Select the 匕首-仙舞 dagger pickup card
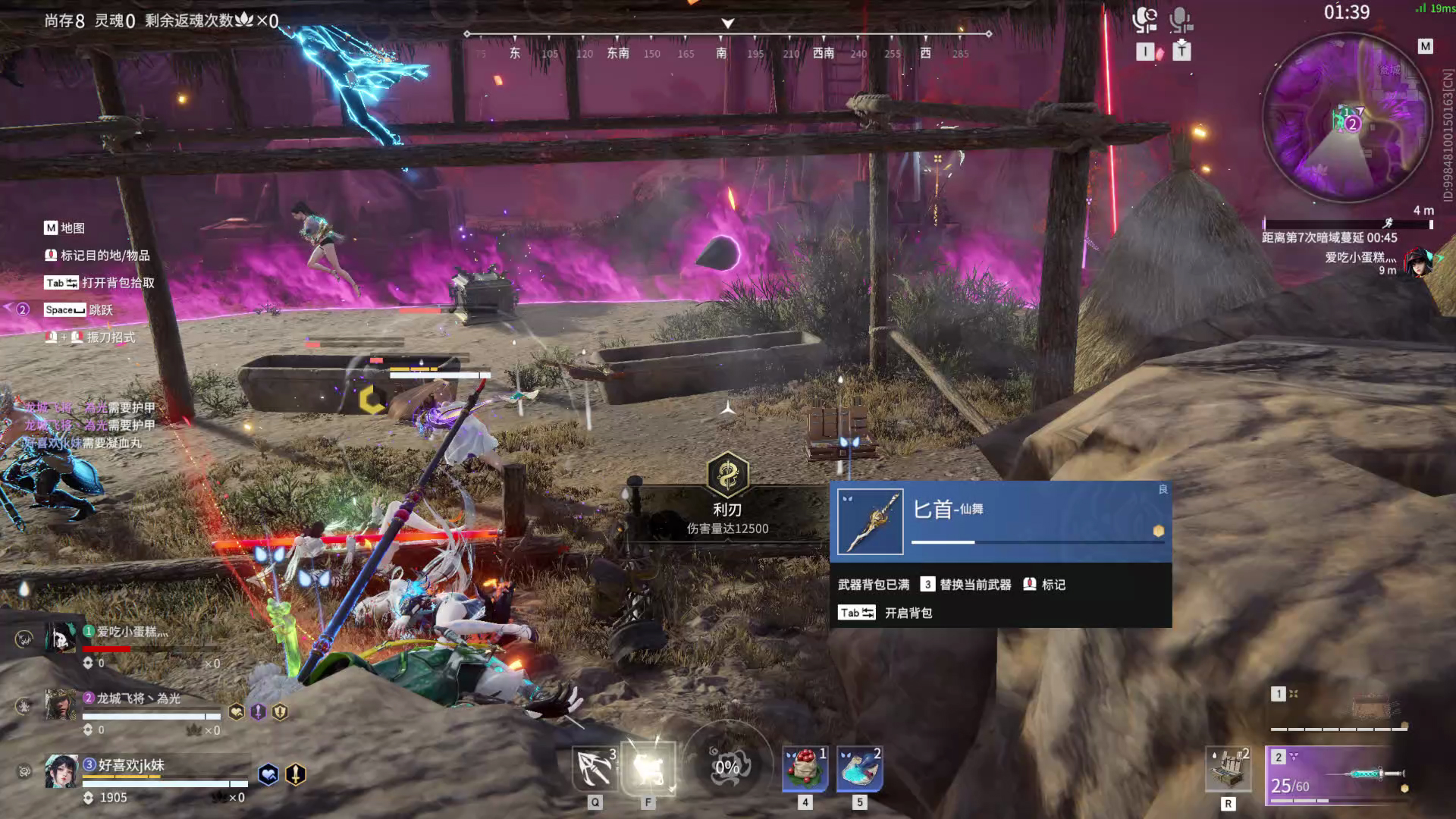This screenshot has height=819, width=1456. 1000,522
